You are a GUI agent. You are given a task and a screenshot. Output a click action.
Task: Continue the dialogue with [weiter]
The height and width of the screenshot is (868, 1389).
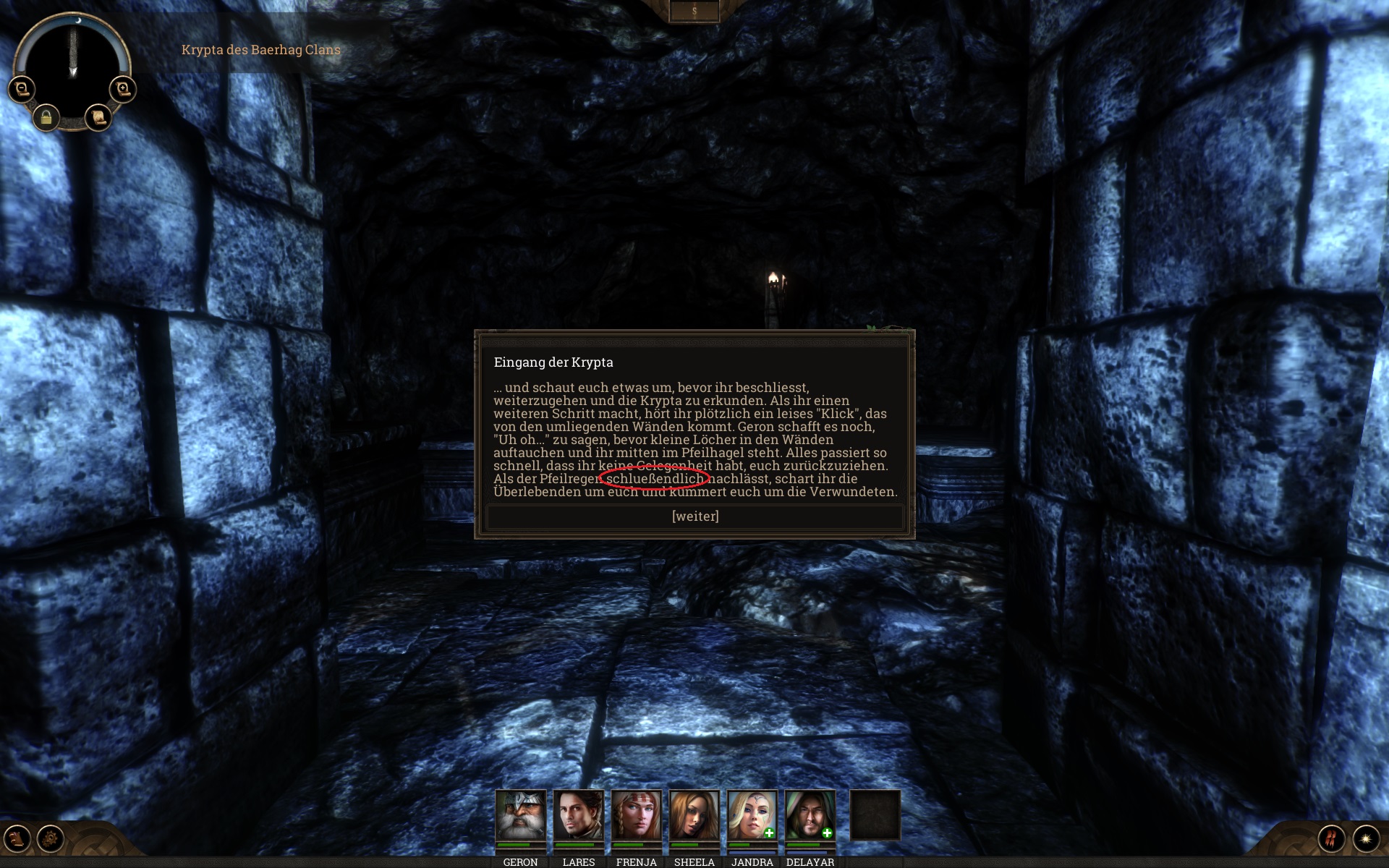point(694,516)
